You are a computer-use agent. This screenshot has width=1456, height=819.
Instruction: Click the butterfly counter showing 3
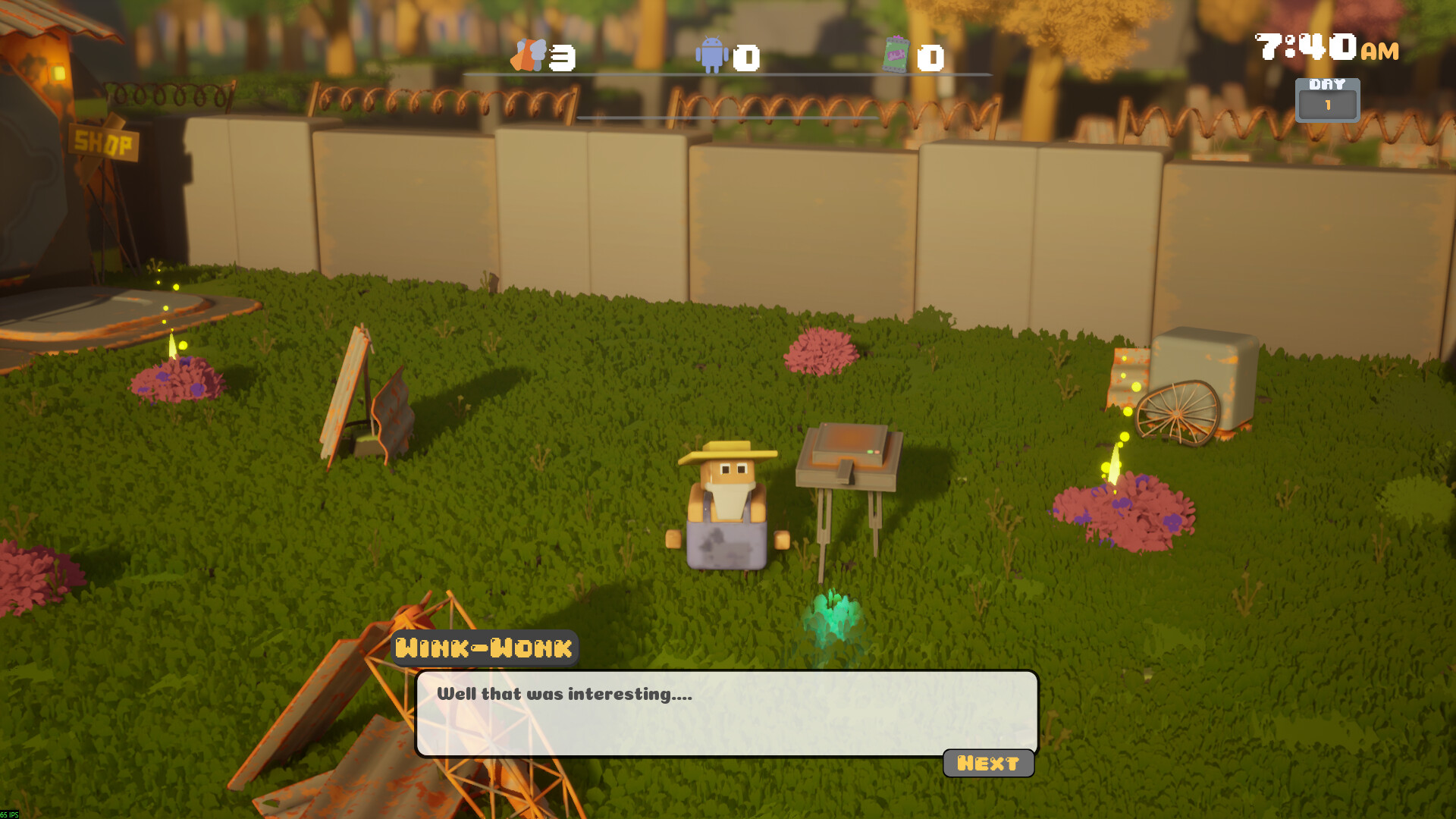(x=561, y=55)
